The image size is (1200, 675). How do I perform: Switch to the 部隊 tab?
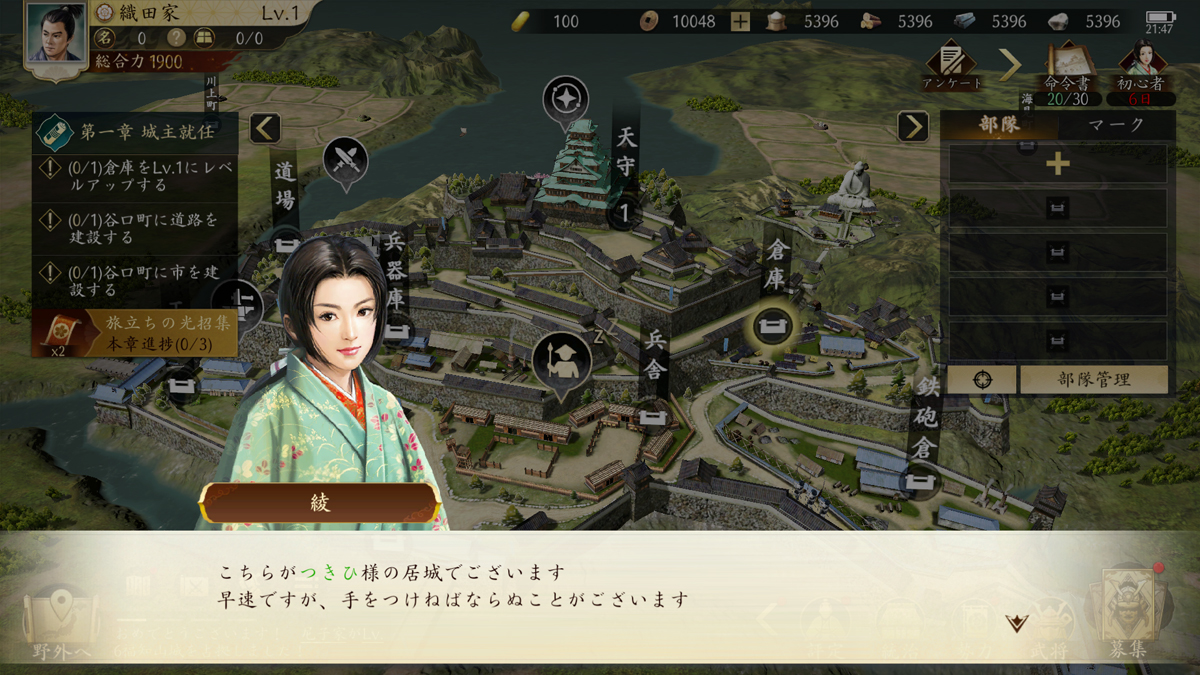click(999, 126)
